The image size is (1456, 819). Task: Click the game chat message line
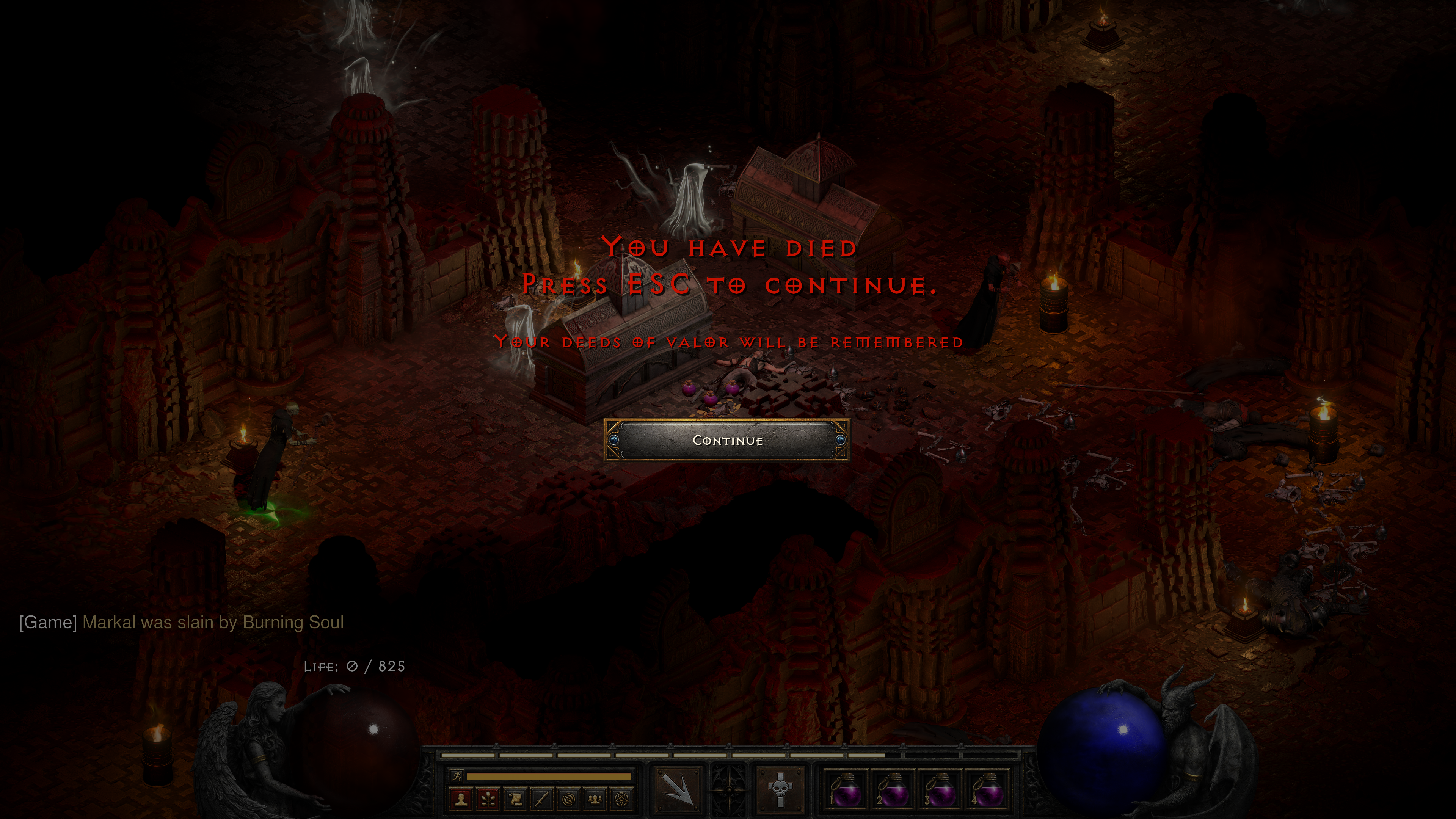tap(182, 622)
